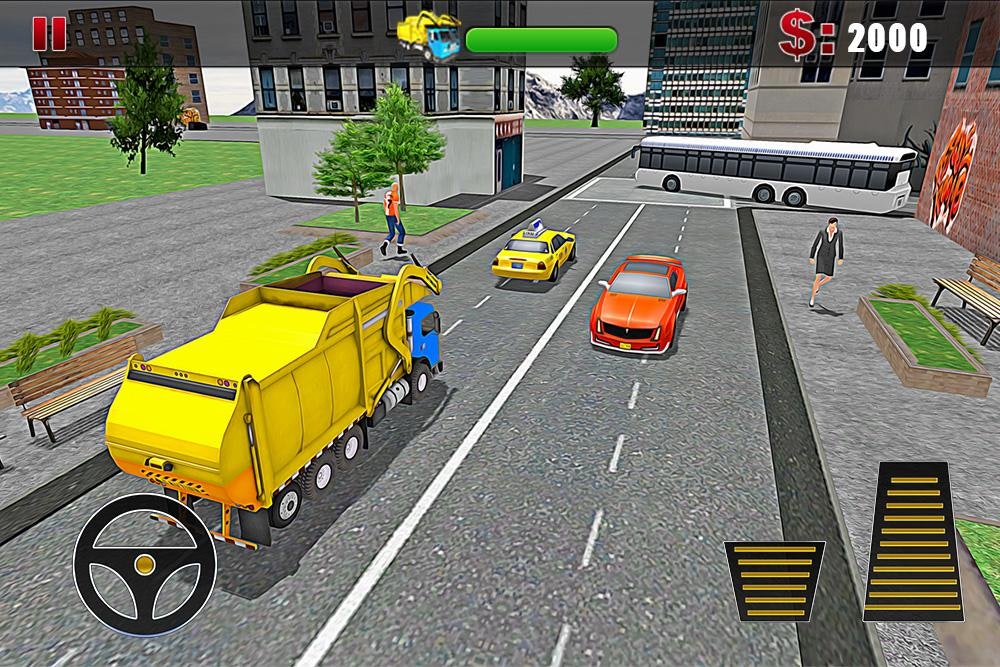The image size is (1000, 667).
Task: Hit the small brake pedal
Action: [x=774, y=580]
